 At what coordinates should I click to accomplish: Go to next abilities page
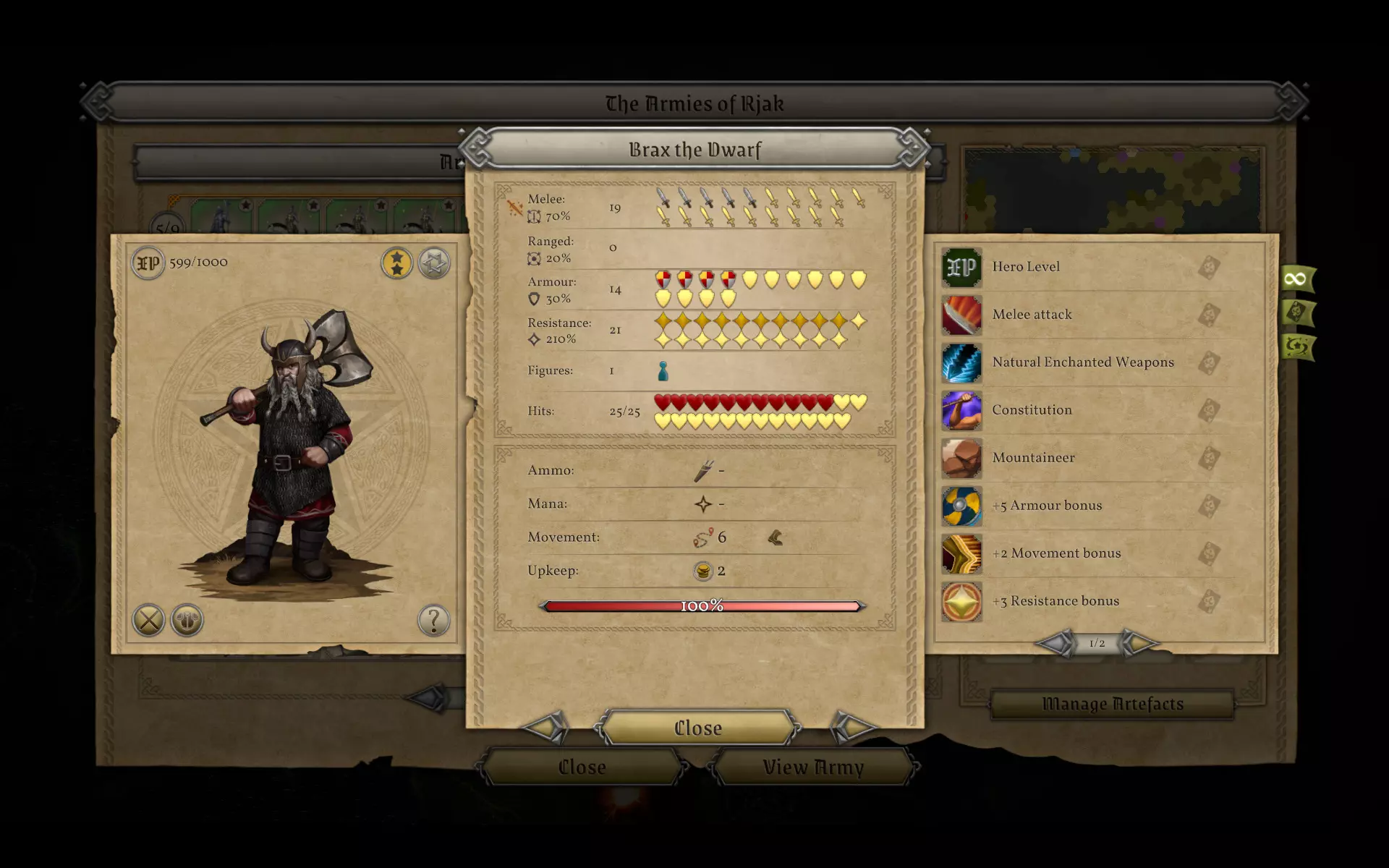pyautogui.click(x=1139, y=642)
